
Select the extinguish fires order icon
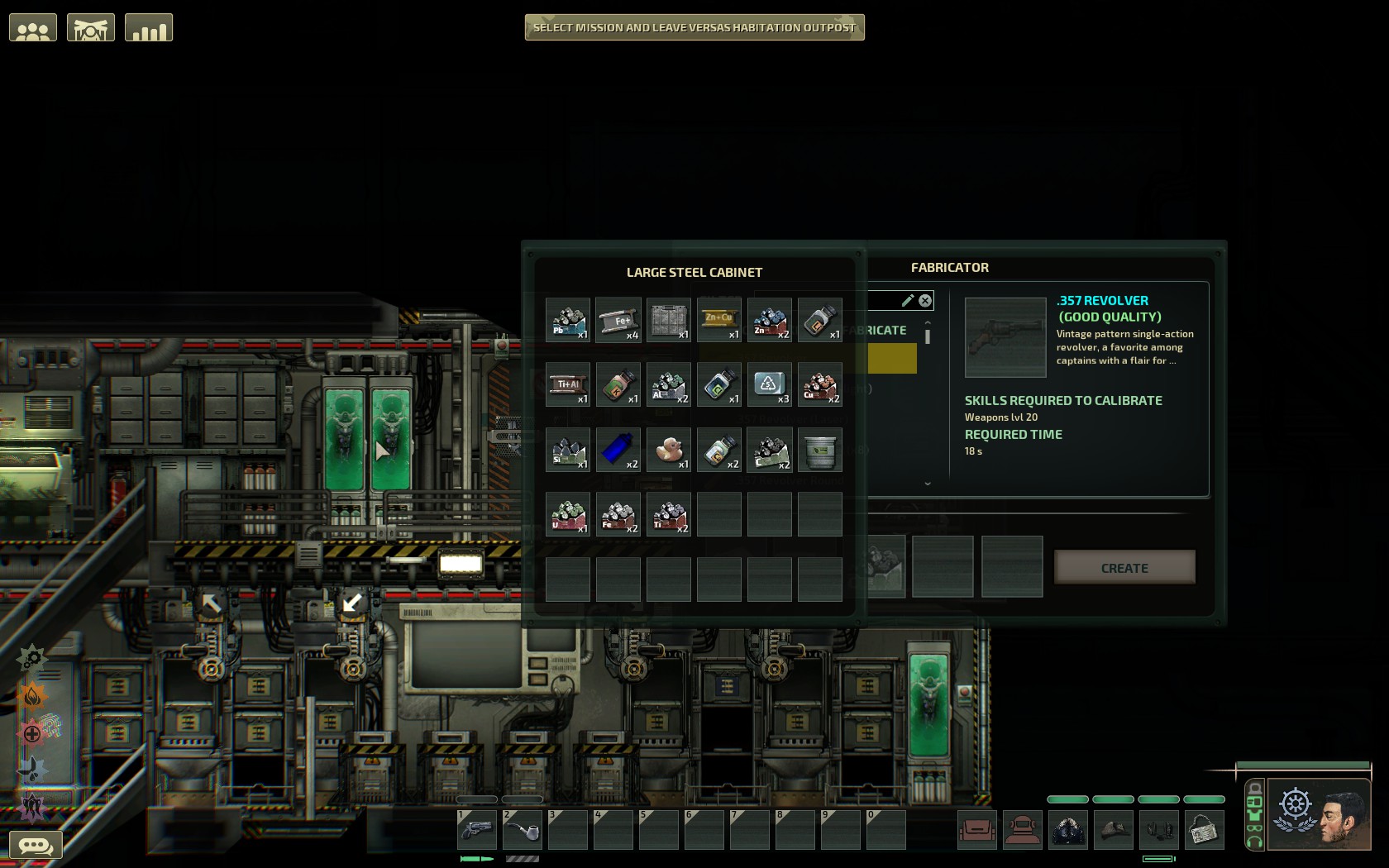click(31, 694)
